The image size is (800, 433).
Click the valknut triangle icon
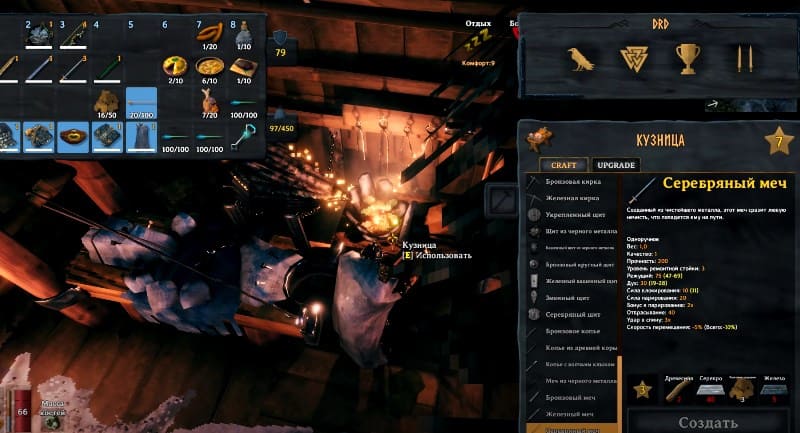(634, 59)
